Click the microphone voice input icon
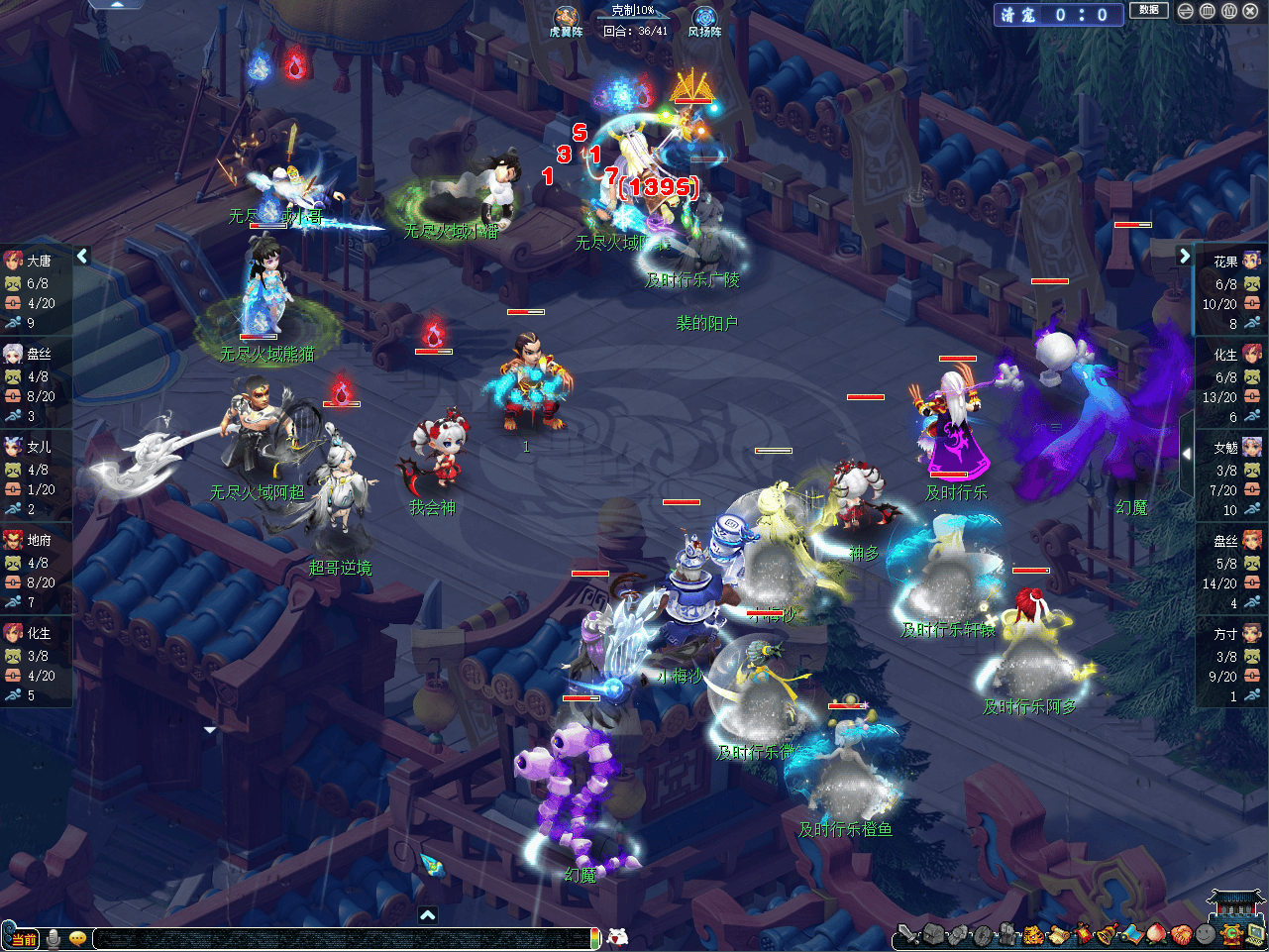 pyautogui.click(x=53, y=938)
